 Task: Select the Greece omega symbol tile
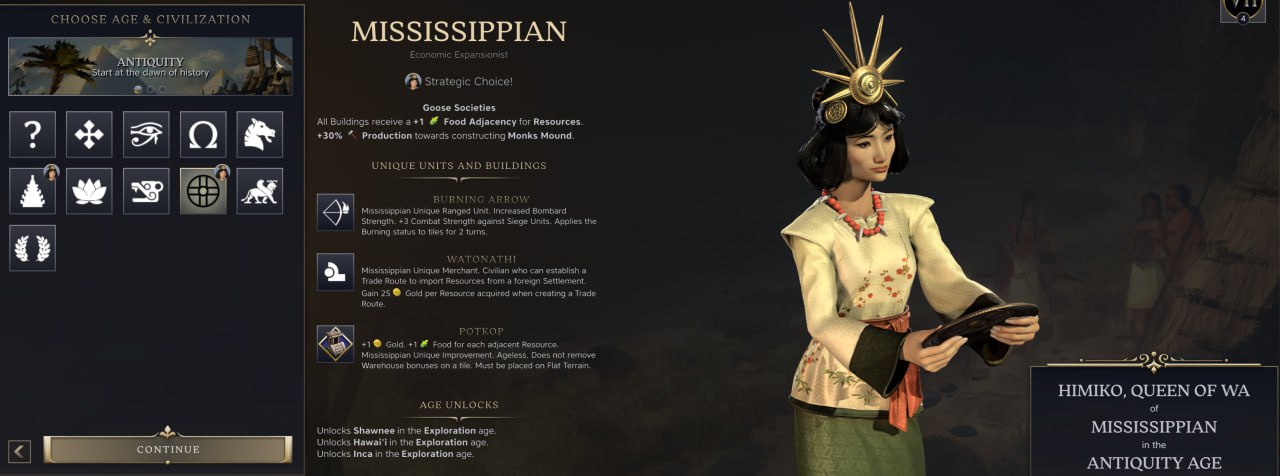click(x=203, y=134)
